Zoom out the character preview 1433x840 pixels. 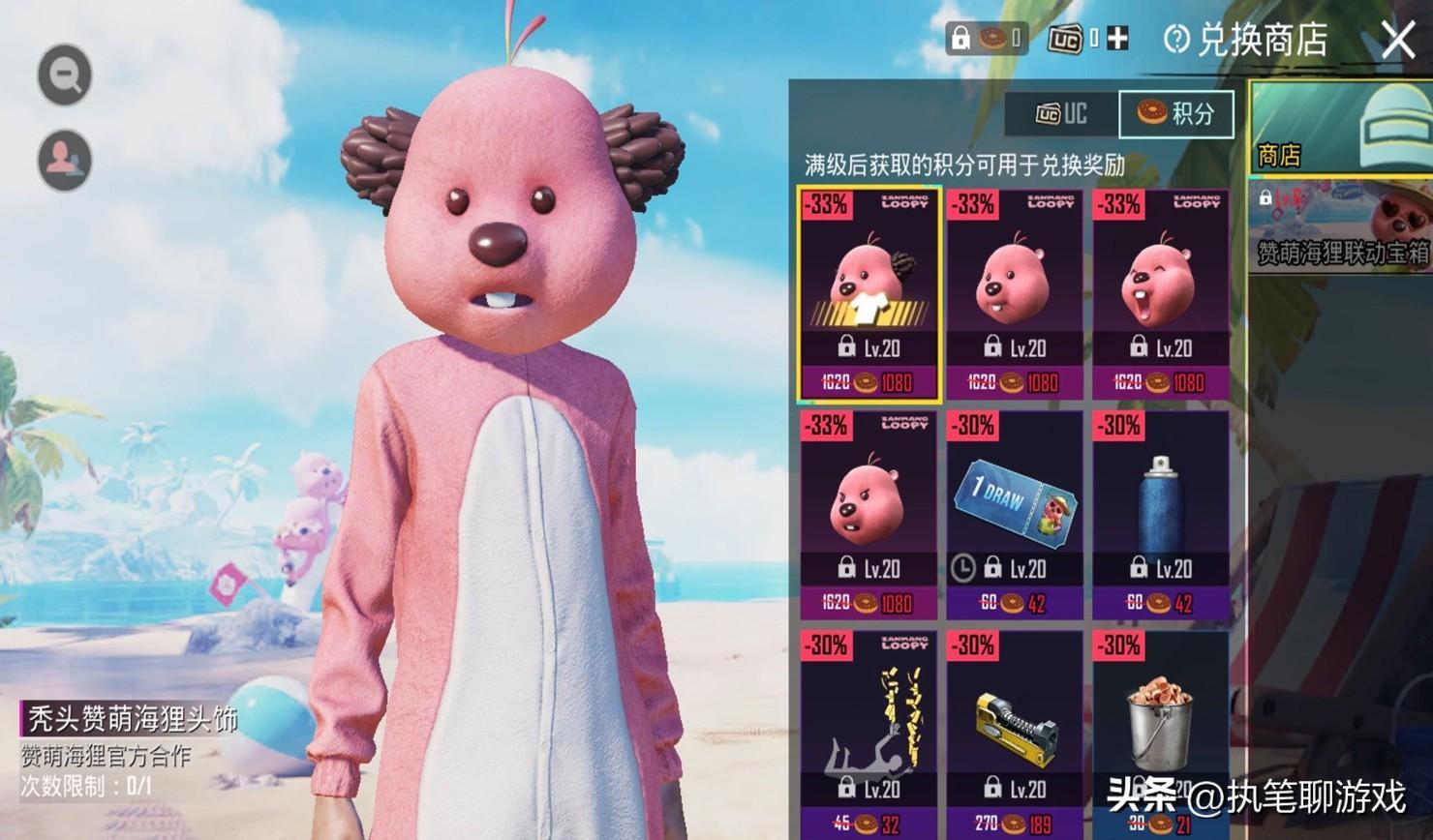tap(65, 75)
